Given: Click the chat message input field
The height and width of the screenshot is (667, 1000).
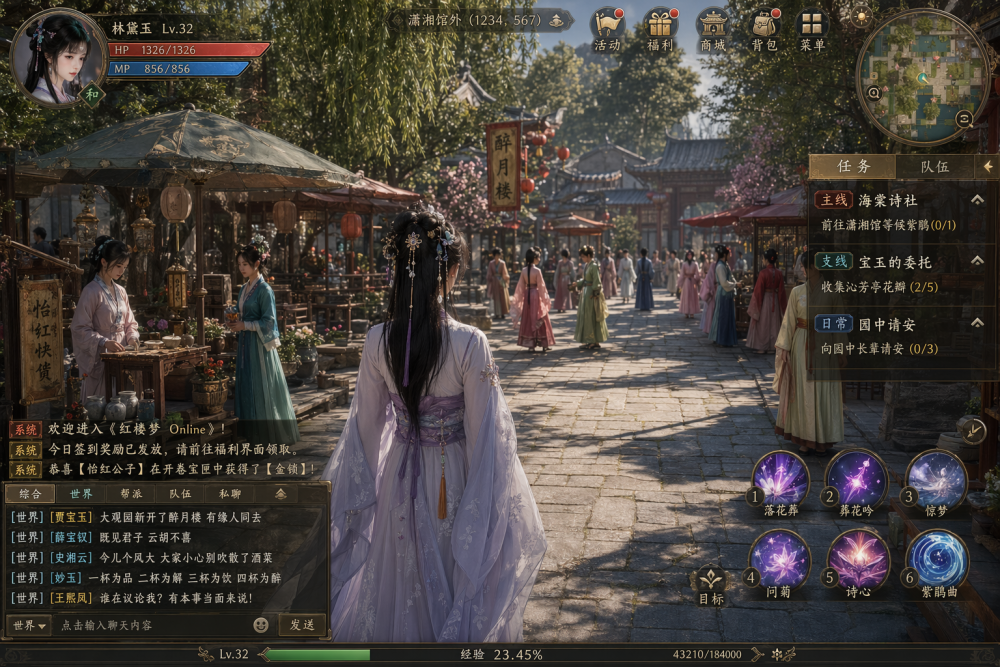Looking at the screenshot, I should click(x=150, y=625).
